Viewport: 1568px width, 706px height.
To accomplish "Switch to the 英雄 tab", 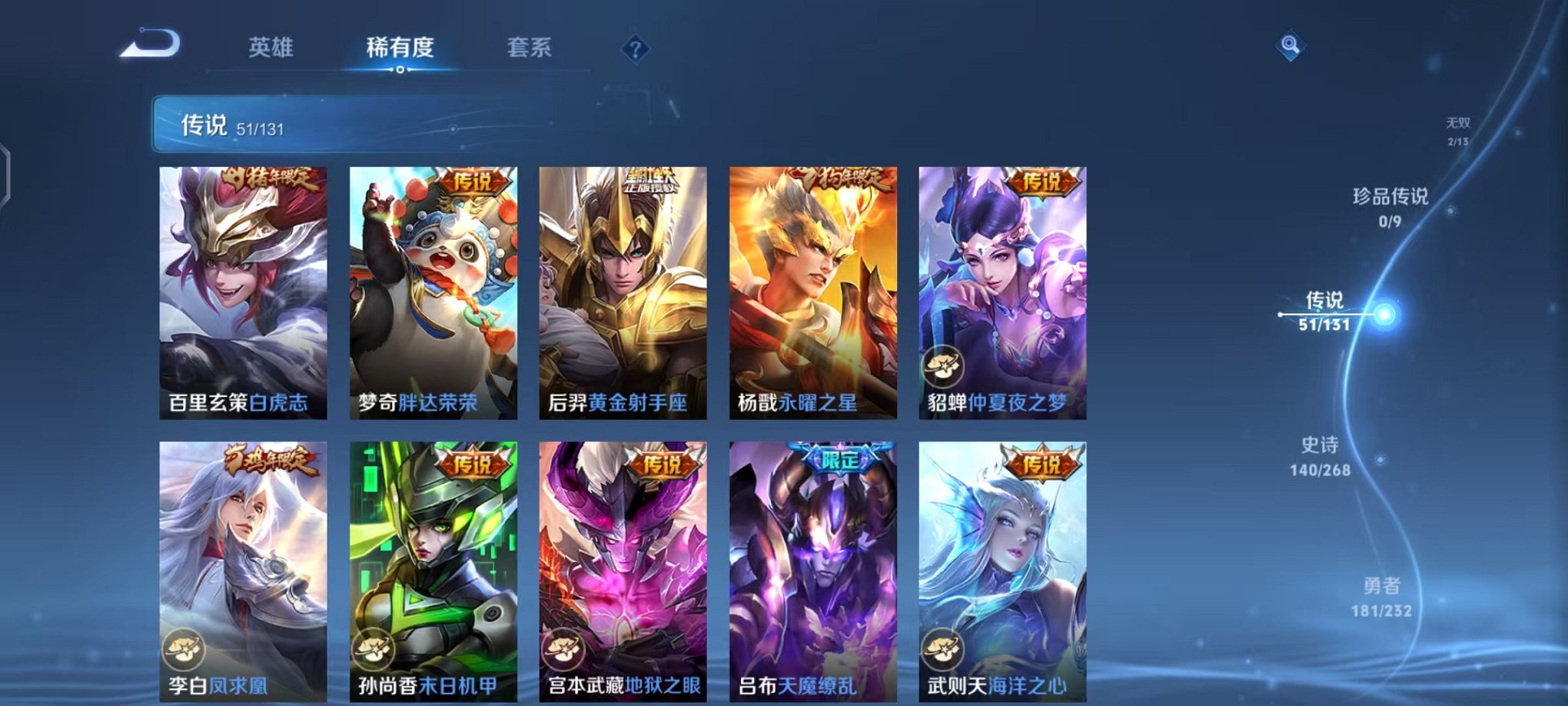I will point(271,48).
